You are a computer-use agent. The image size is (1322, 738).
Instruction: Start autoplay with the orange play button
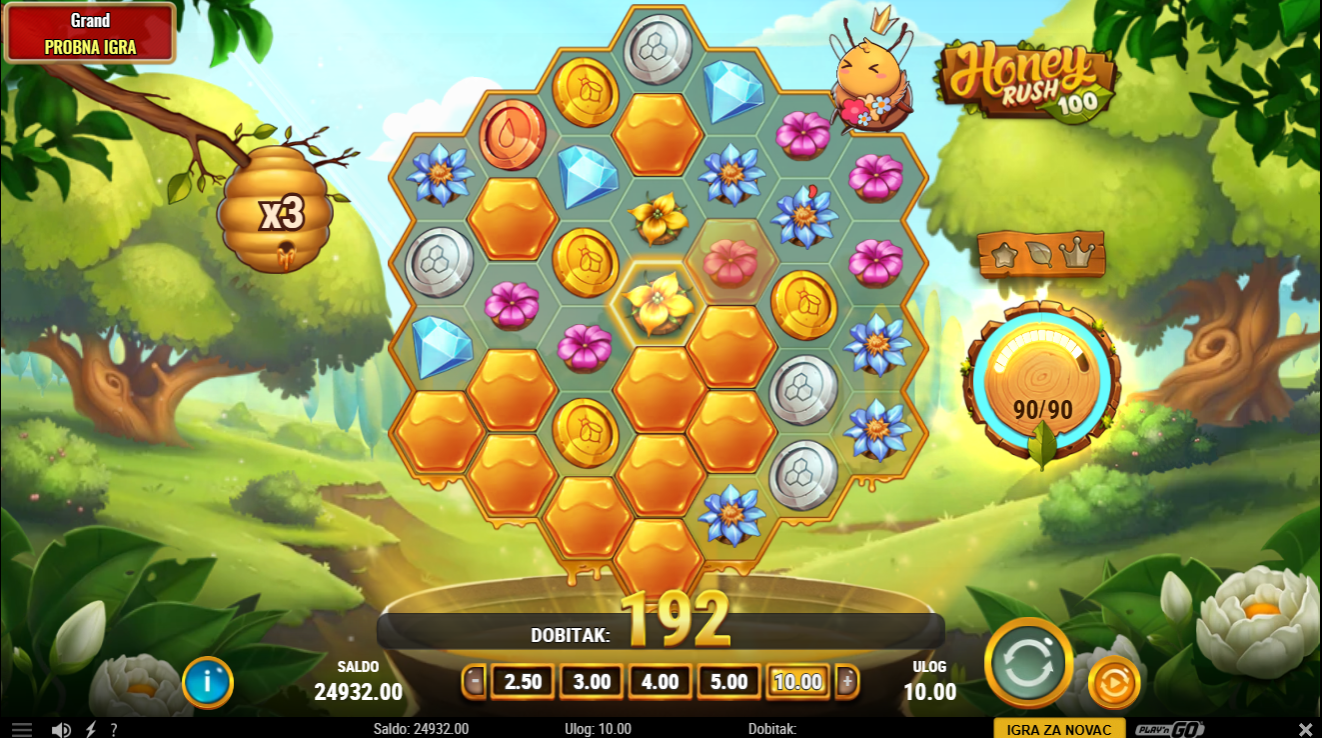[1113, 684]
